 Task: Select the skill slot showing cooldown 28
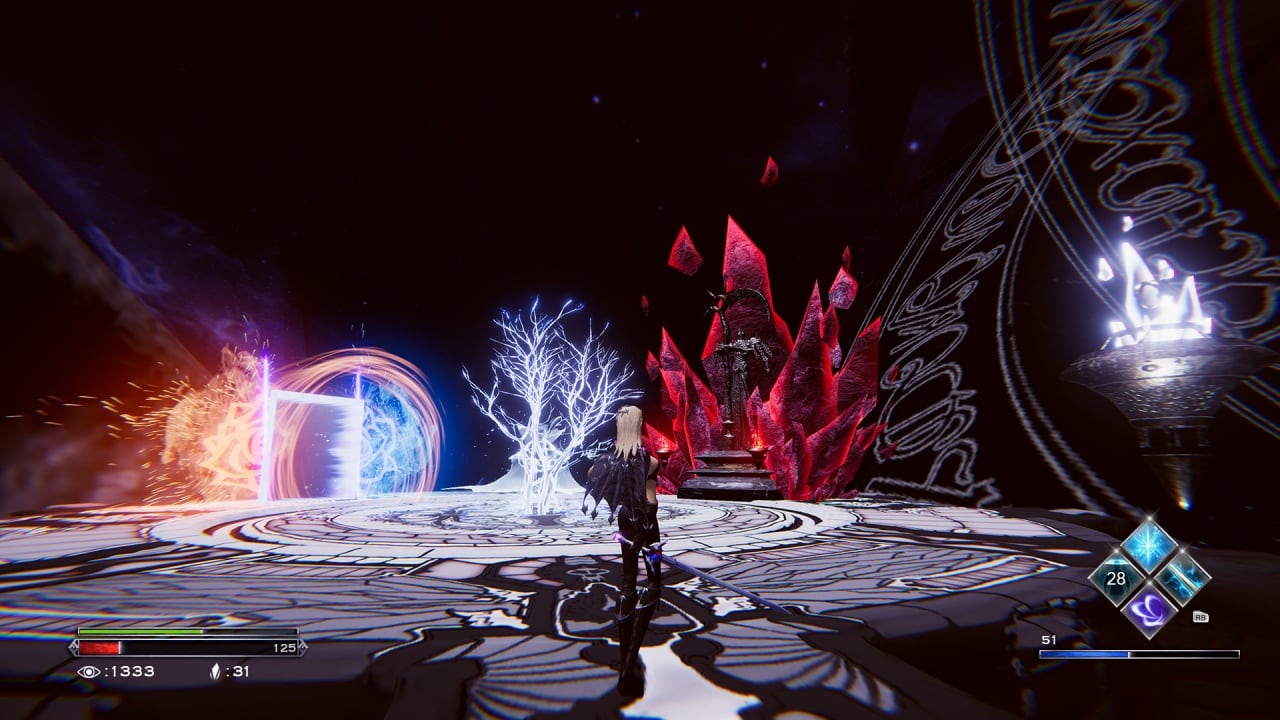[1116, 579]
